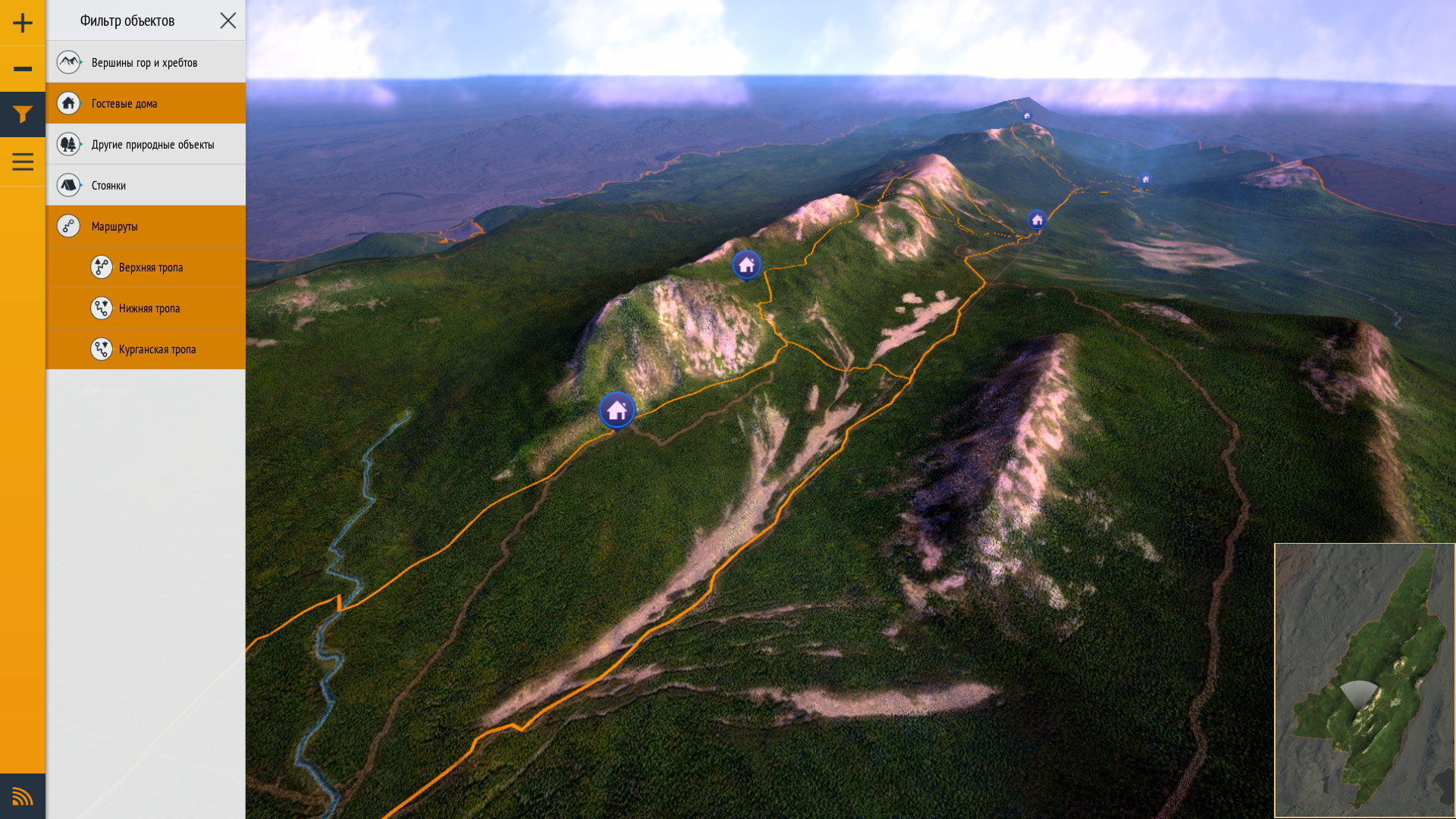Toggle the Вершины гор и хребтов filter
The image size is (1456, 819).
click(x=146, y=62)
